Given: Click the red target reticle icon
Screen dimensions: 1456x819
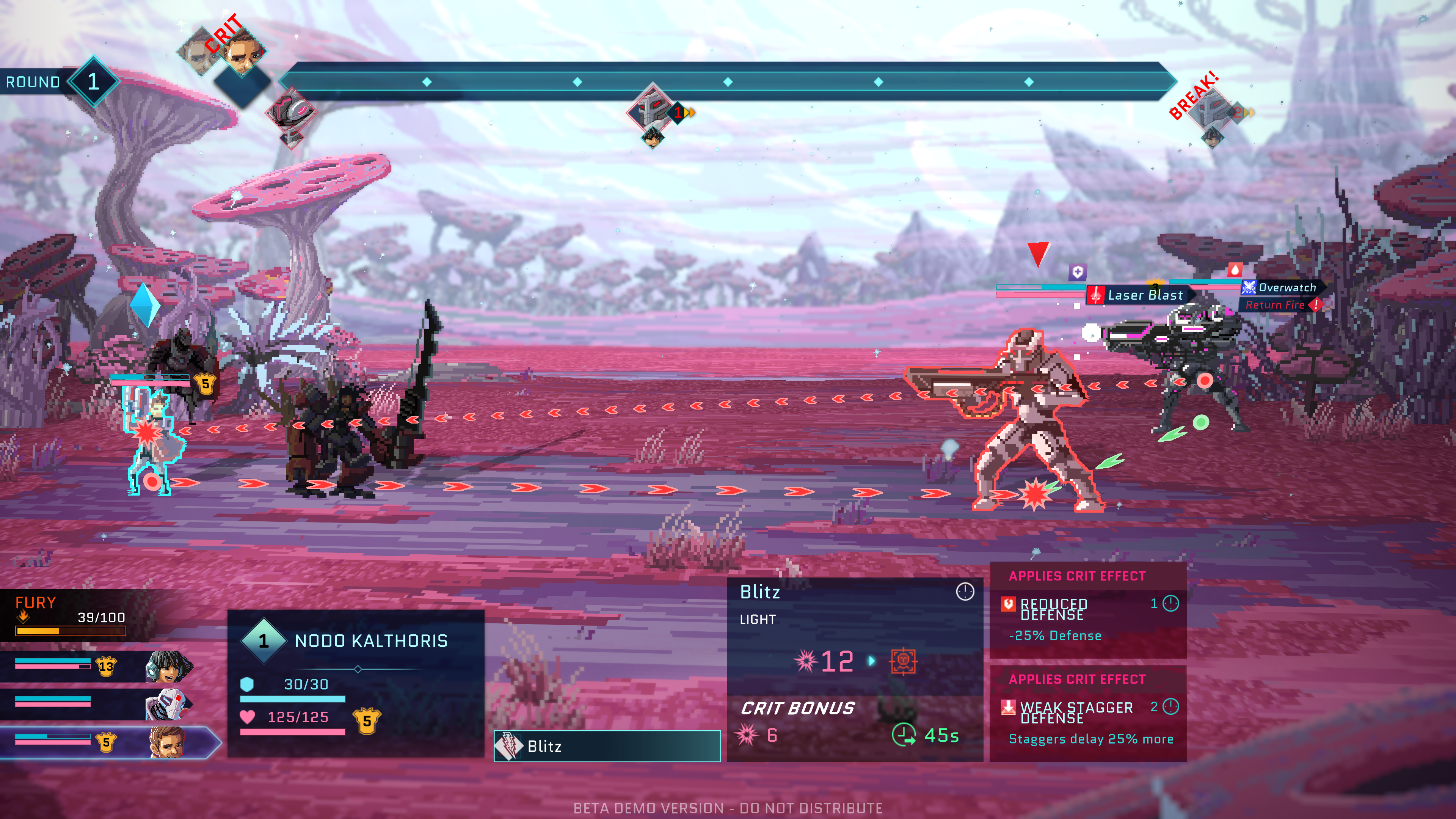Looking at the screenshot, I should pos(903,661).
